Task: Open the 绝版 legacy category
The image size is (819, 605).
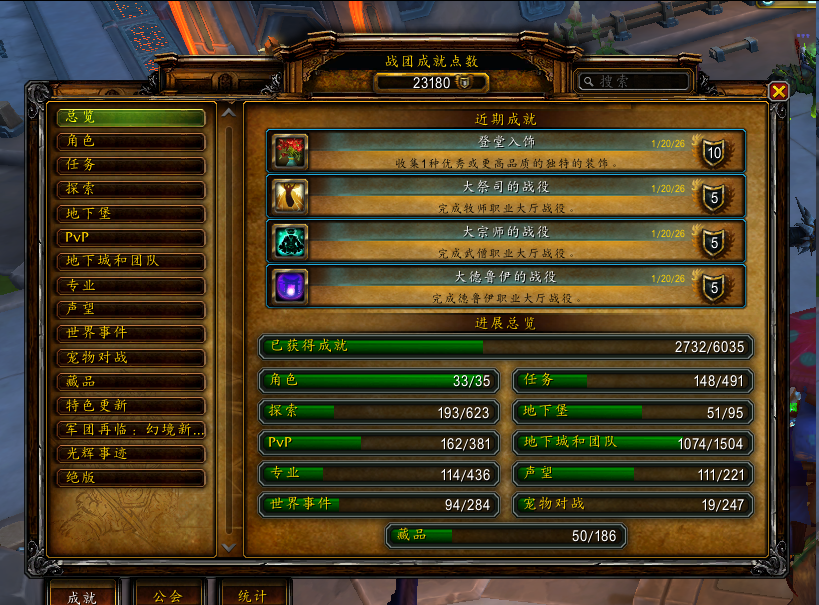Action: pos(130,478)
